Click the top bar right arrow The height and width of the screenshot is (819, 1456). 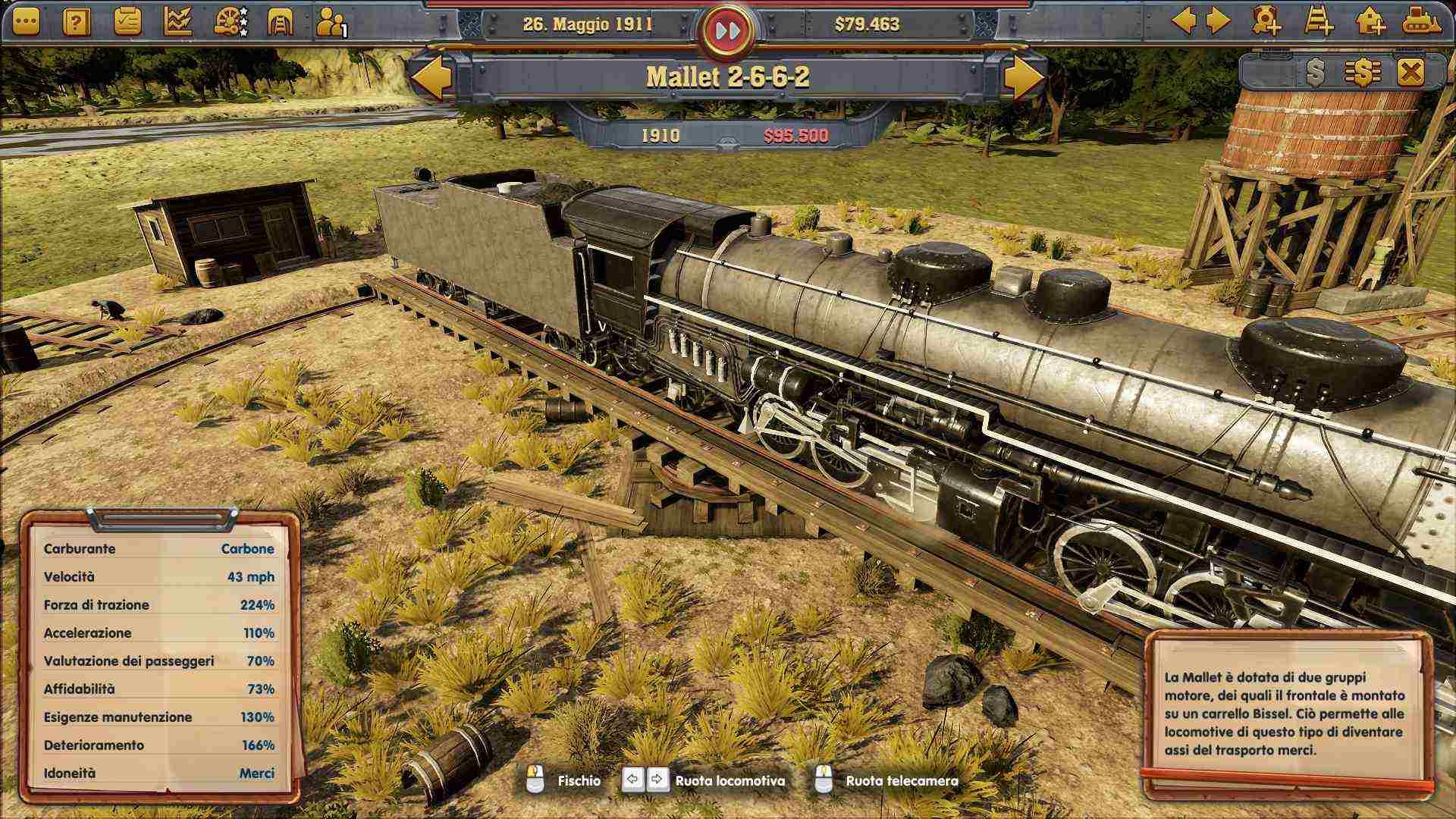1218,20
